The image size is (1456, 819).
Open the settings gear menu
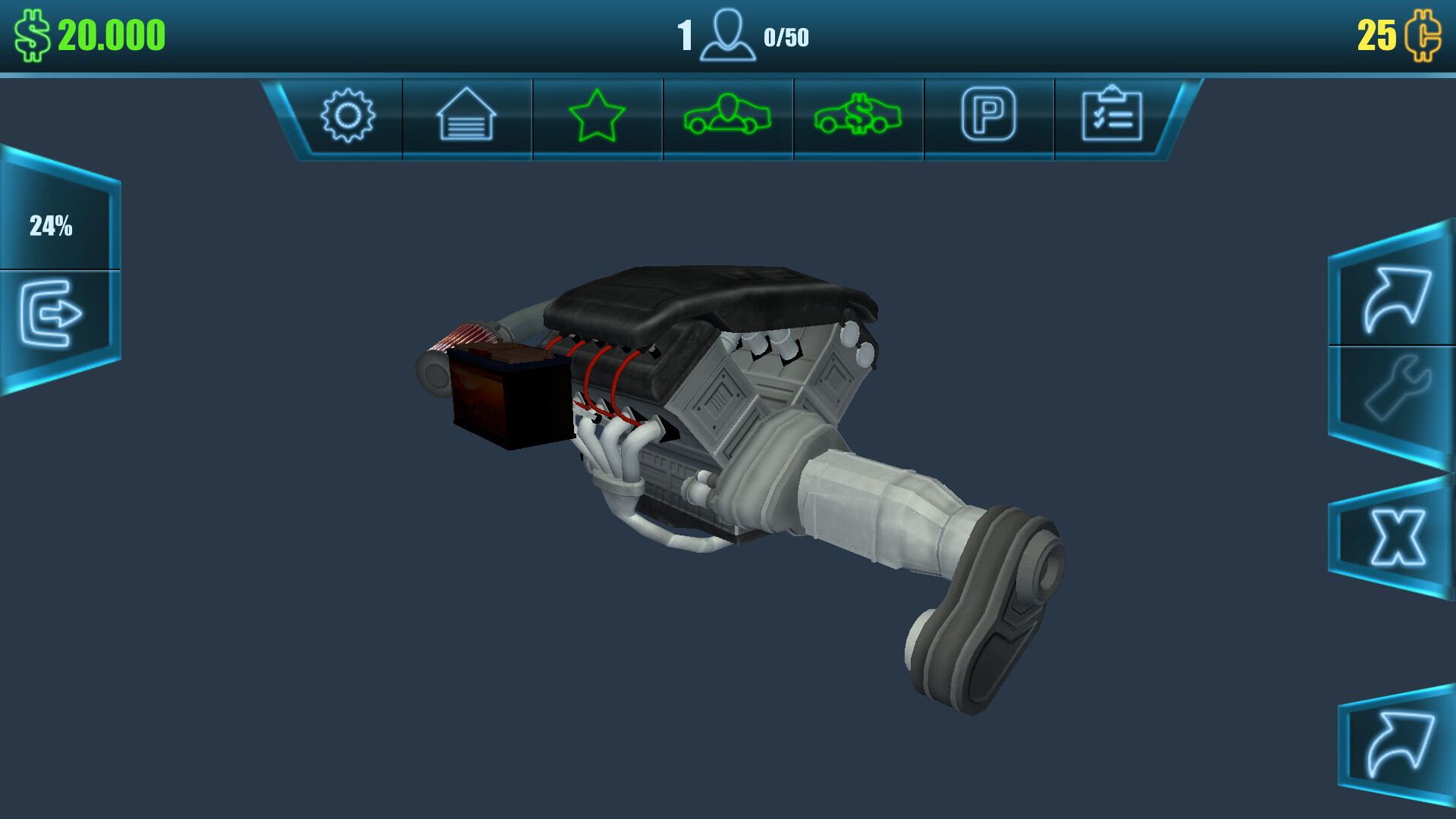pos(348,115)
